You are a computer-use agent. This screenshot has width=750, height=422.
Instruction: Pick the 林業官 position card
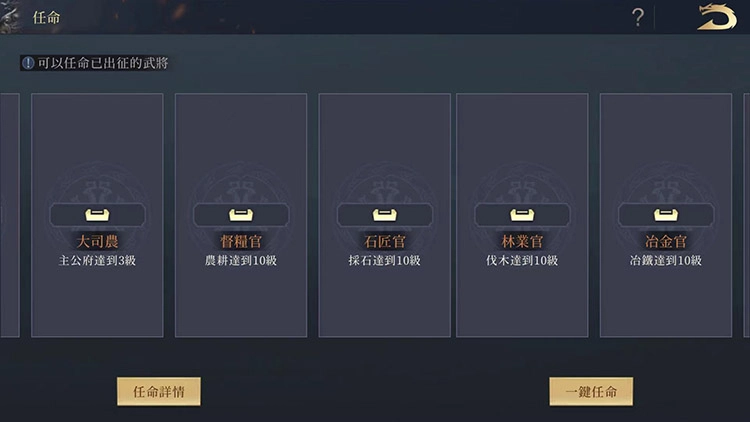click(x=522, y=215)
